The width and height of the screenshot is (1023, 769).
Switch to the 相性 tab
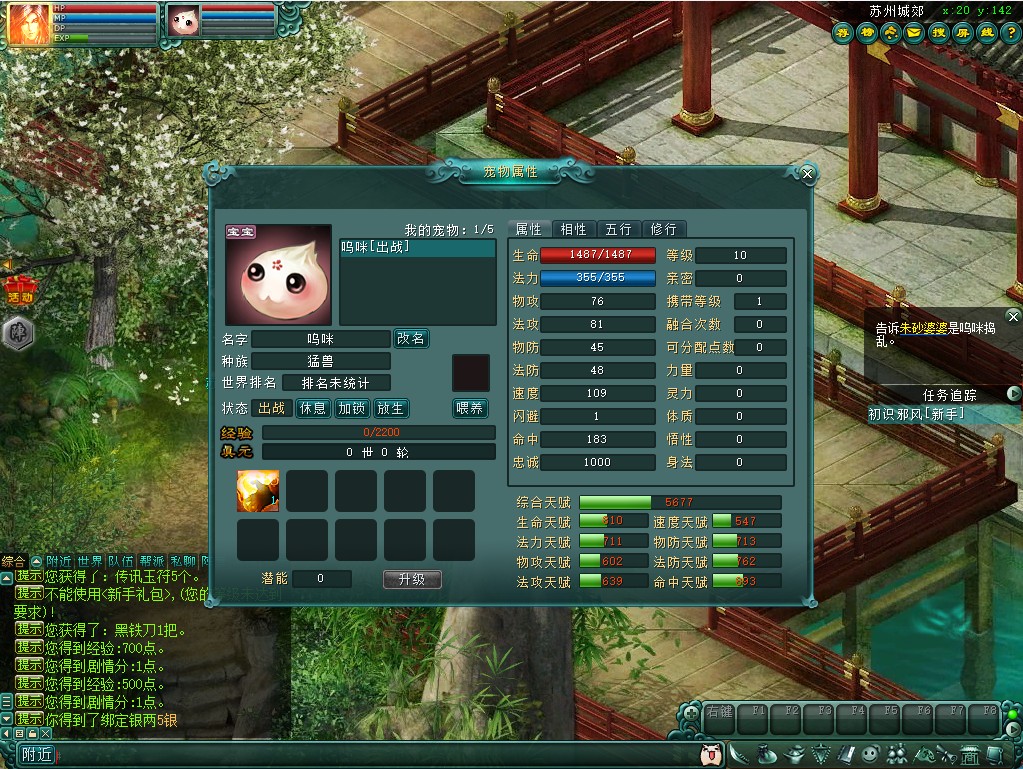click(x=574, y=229)
